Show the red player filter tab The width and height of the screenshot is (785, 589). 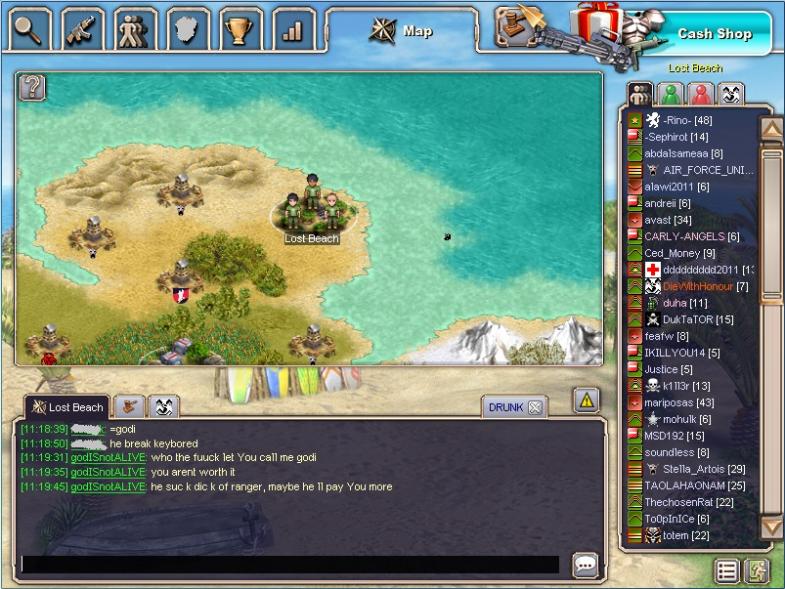(700, 94)
